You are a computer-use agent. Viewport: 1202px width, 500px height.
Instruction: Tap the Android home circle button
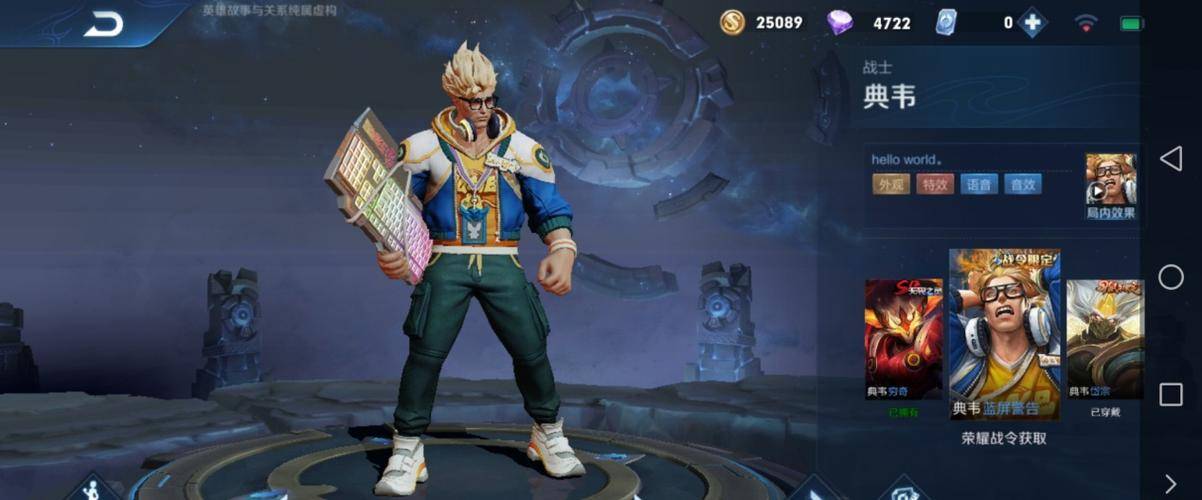click(x=1170, y=277)
